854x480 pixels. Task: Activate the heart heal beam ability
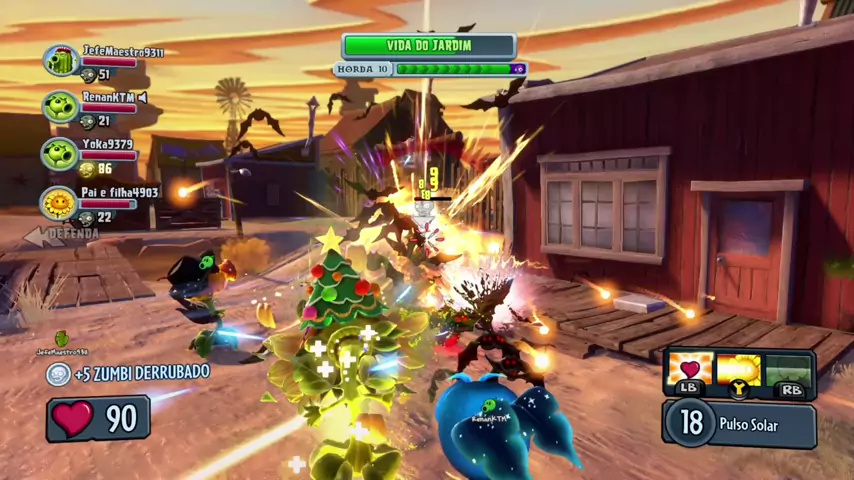688,368
